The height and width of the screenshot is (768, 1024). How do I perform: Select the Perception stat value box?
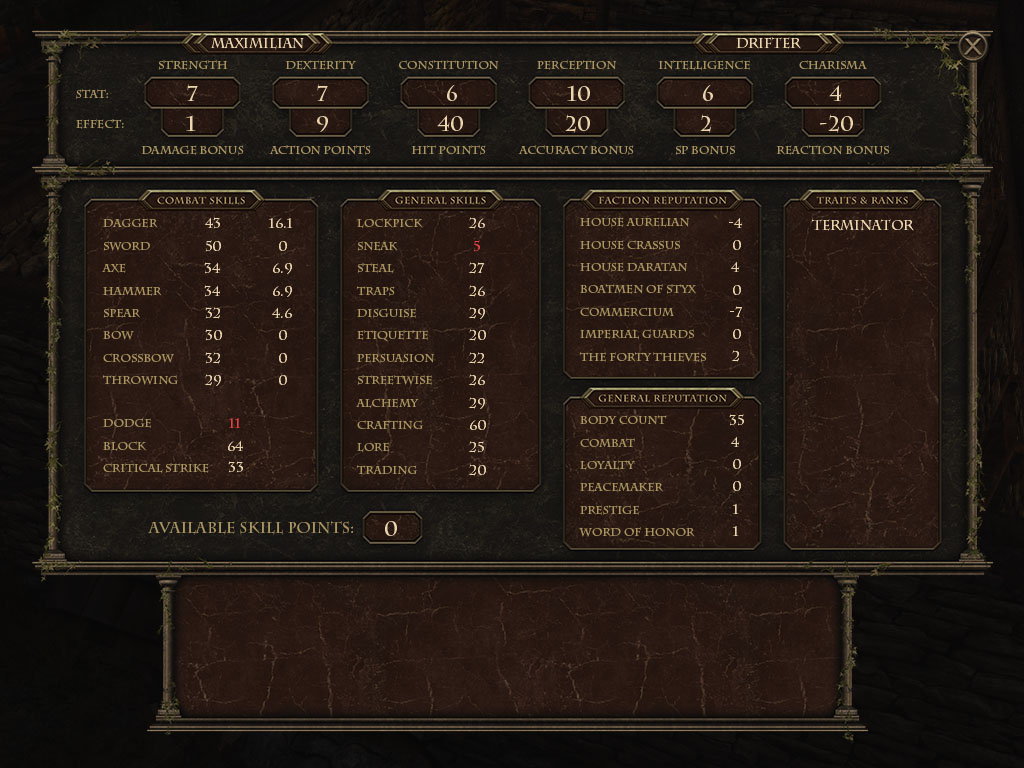point(577,94)
